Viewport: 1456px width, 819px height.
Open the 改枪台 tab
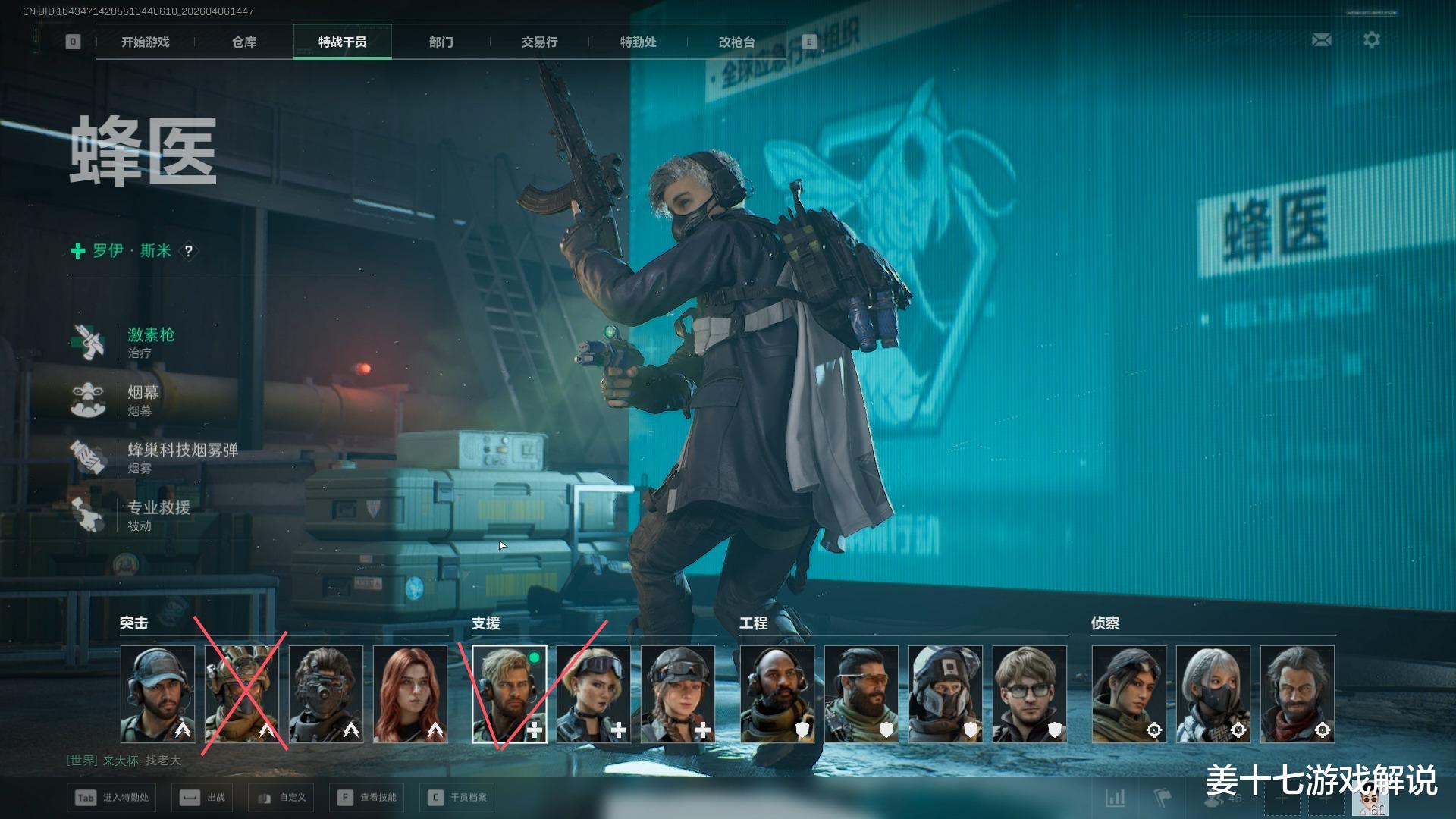(737, 42)
